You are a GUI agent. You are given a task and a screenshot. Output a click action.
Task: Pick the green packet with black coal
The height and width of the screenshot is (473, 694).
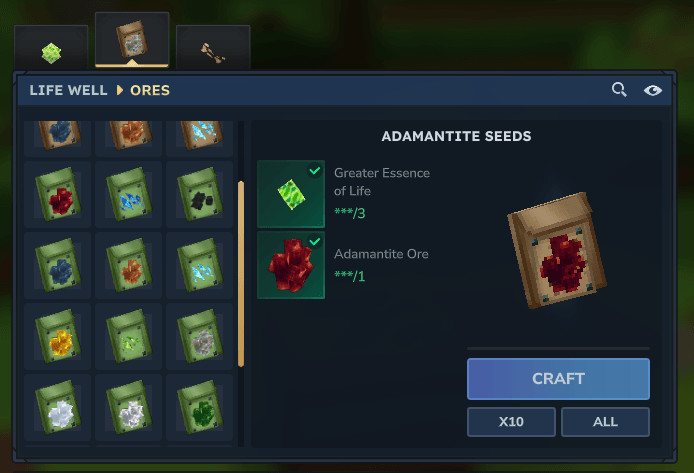200,194
